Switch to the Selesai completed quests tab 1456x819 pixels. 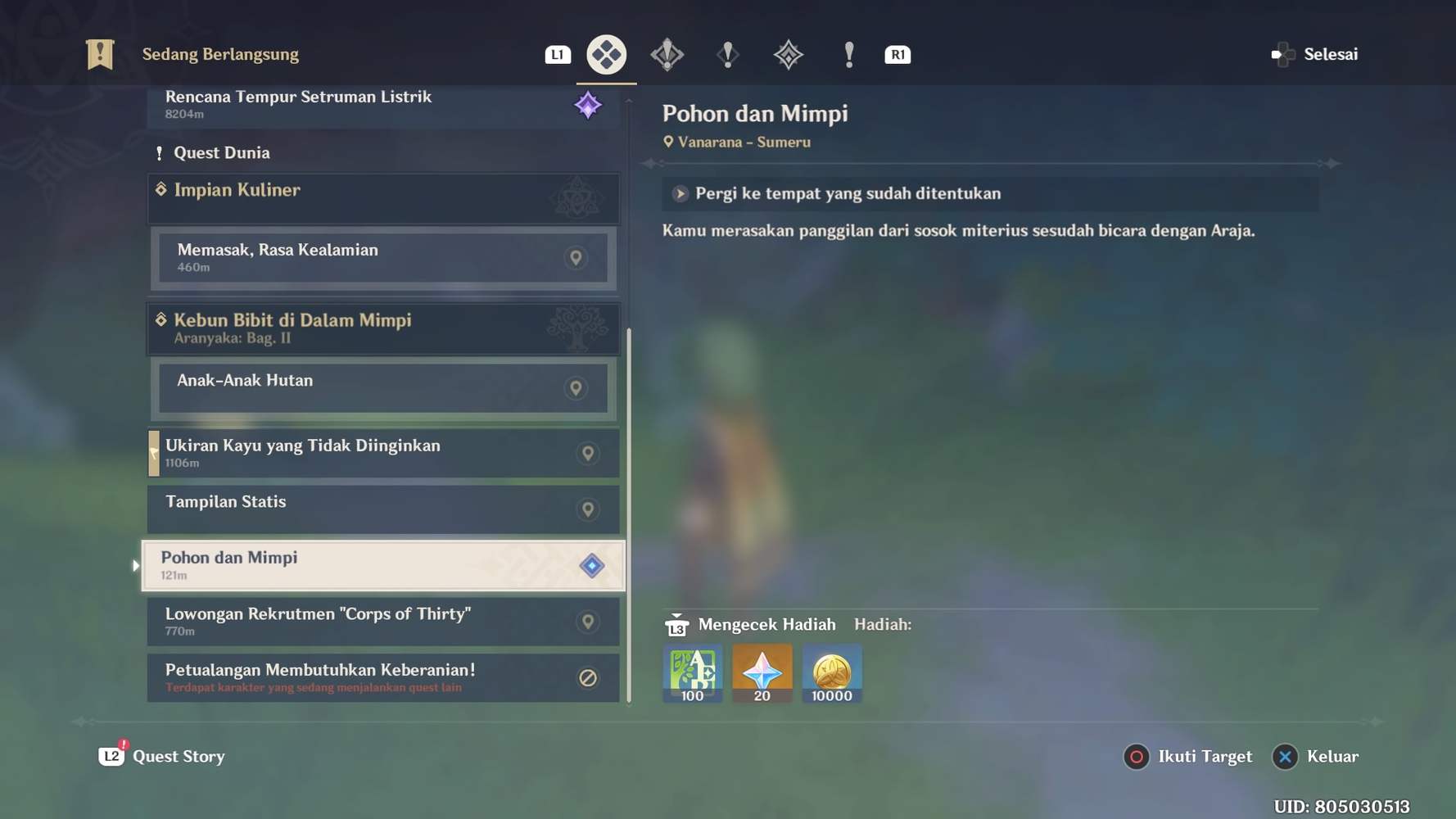(1315, 54)
